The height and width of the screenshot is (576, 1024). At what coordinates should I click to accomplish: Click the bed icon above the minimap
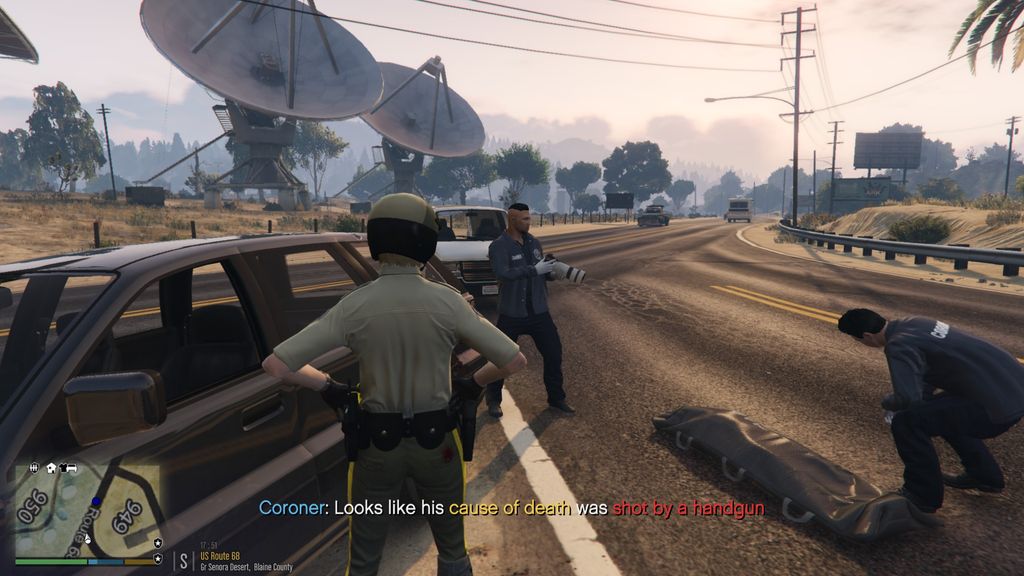point(73,468)
